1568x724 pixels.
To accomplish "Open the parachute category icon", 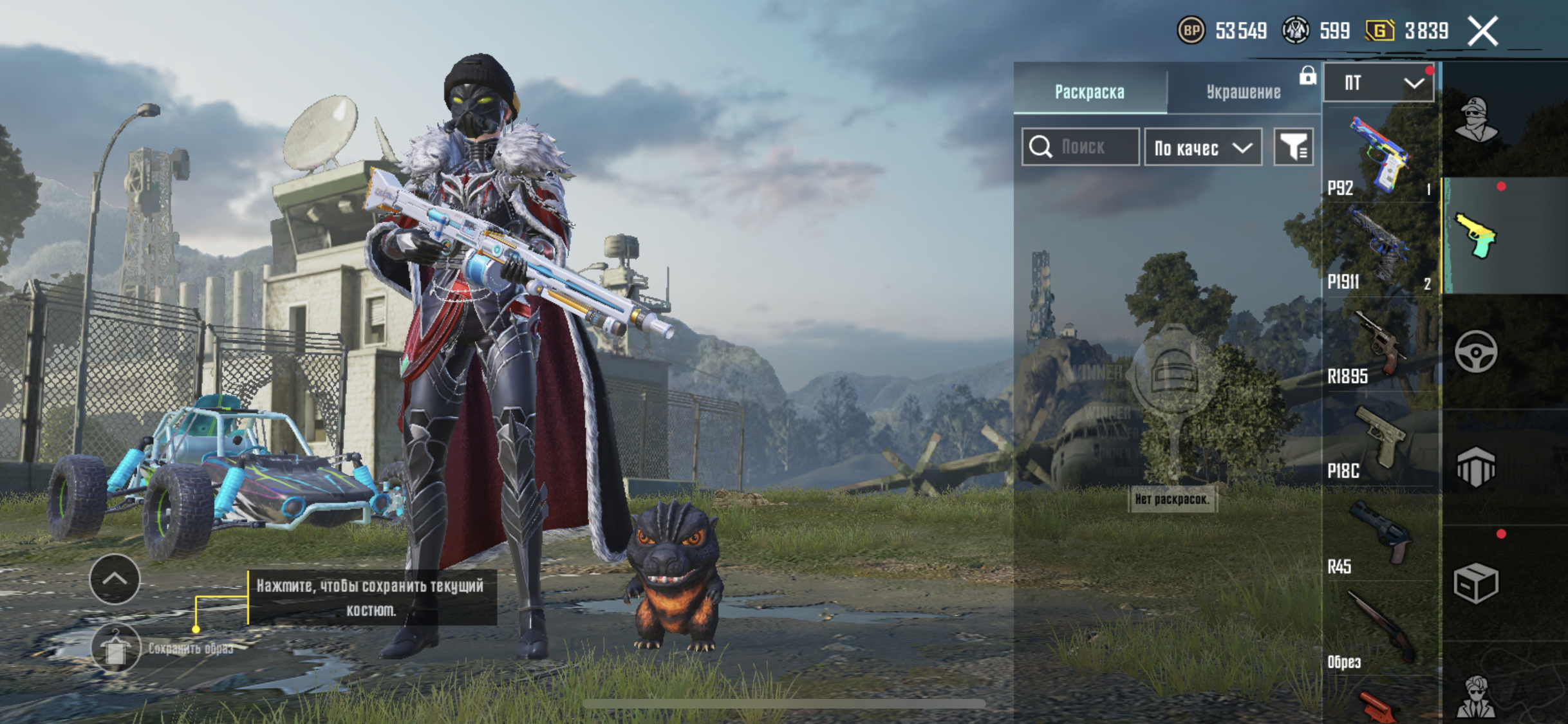I will coord(1476,467).
